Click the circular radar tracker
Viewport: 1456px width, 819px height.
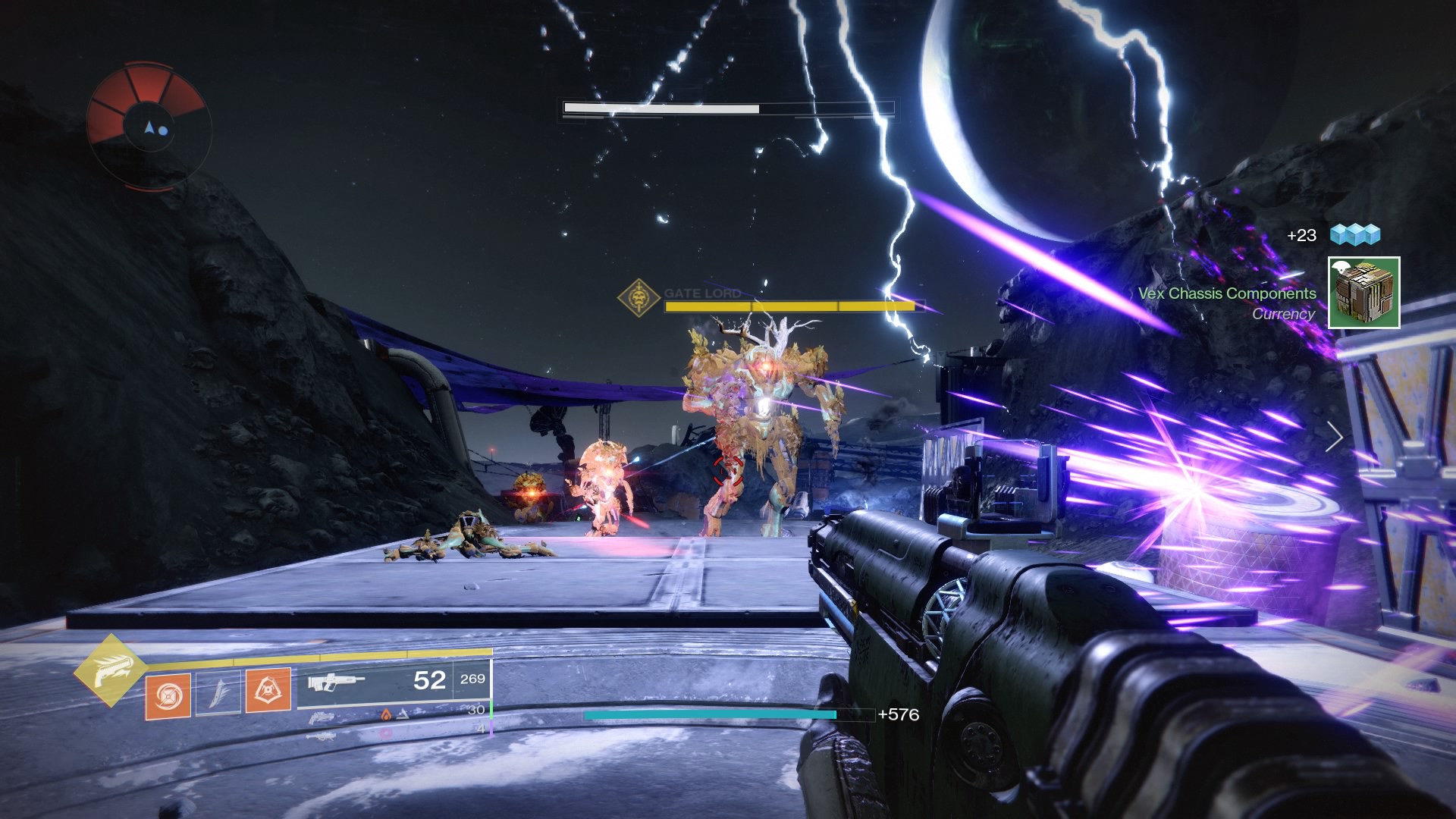[x=149, y=126]
